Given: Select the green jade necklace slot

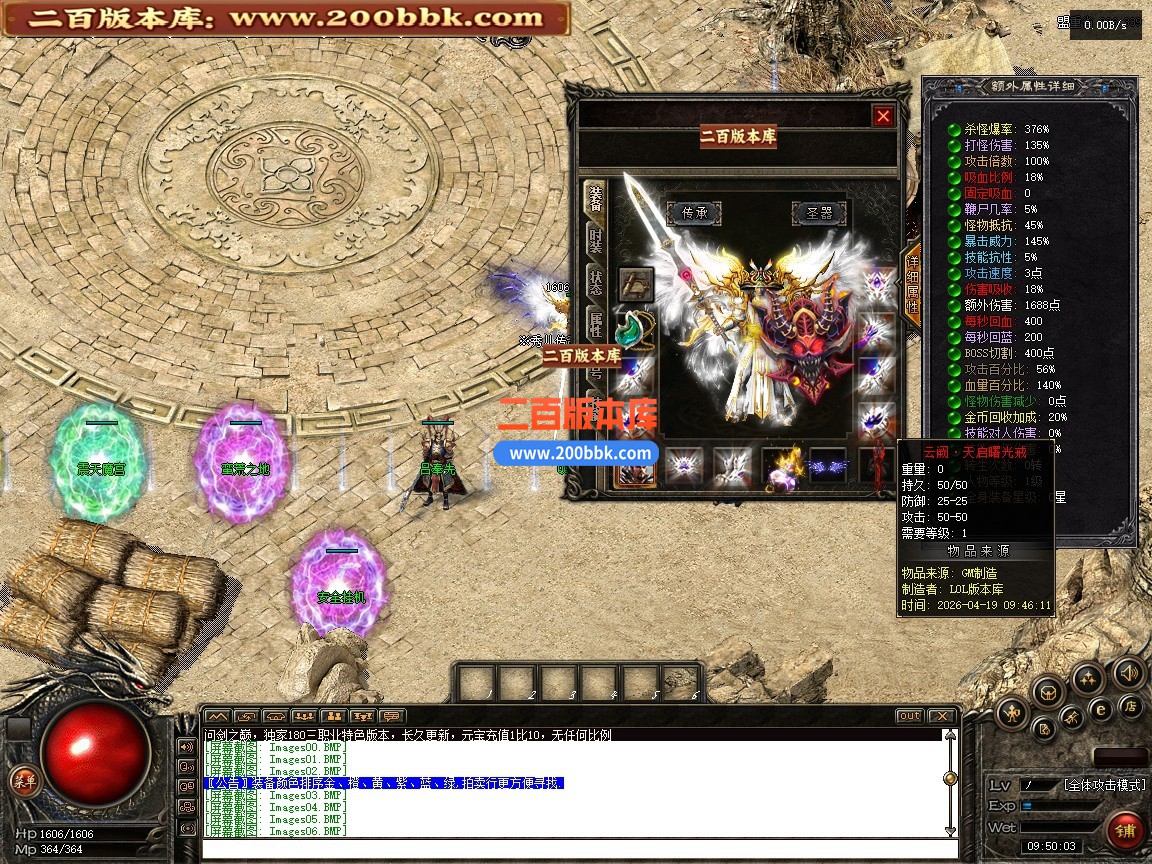Looking at the screenshot, I should click(x=635, y=327).
